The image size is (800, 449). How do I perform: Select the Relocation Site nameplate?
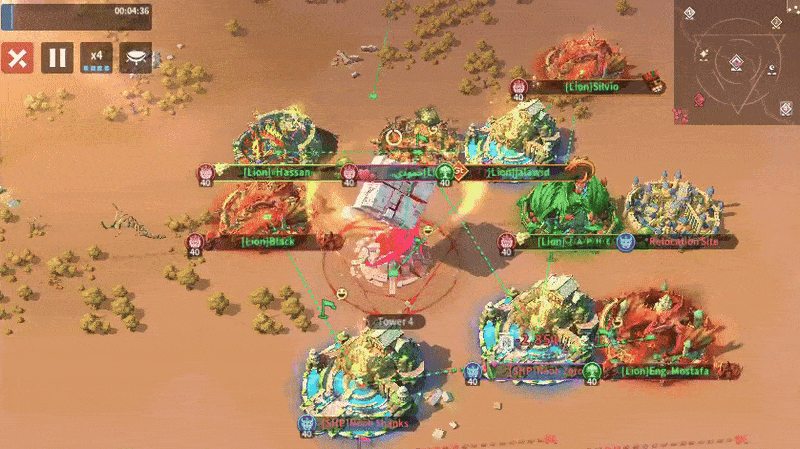[x=684, y=242]
